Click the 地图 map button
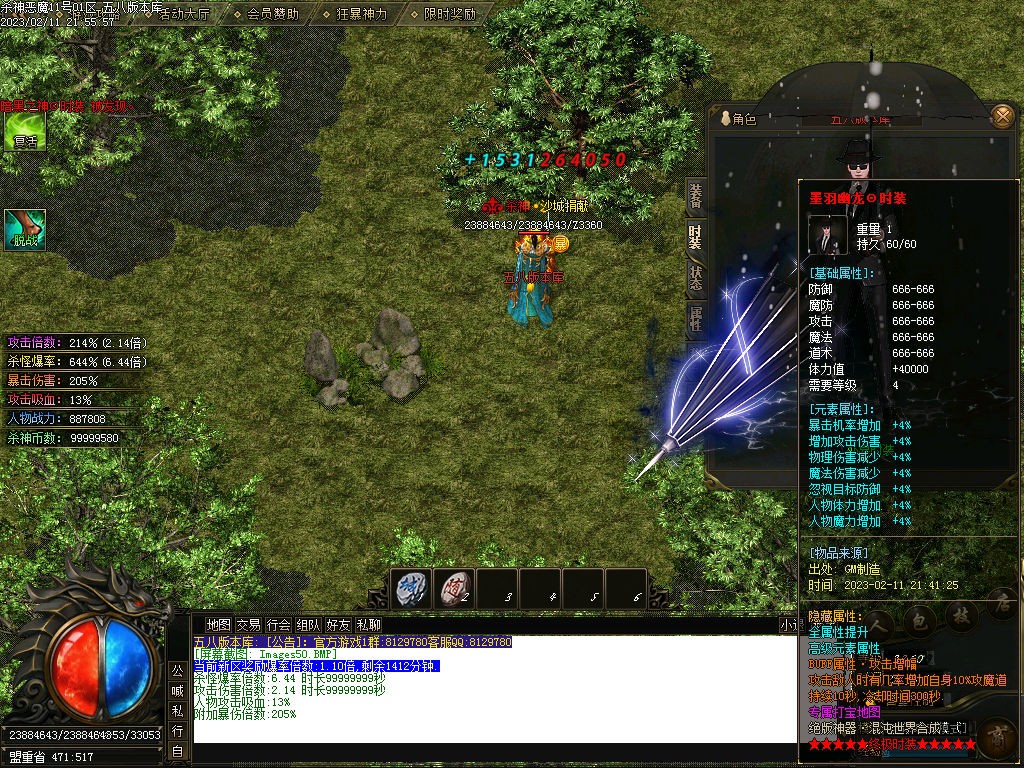The height and width of the screenshot is (768, 1024). click(x=218, y=624)
